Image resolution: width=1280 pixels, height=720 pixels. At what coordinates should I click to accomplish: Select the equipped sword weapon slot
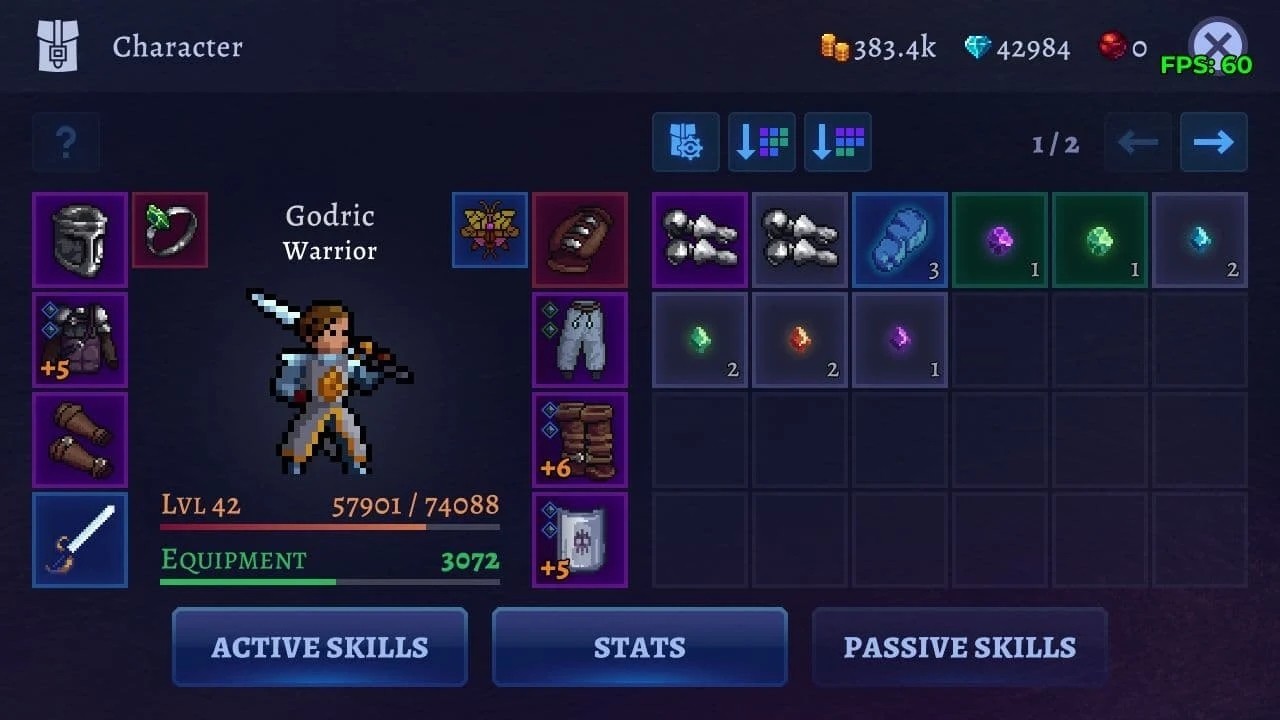point(80,540)
